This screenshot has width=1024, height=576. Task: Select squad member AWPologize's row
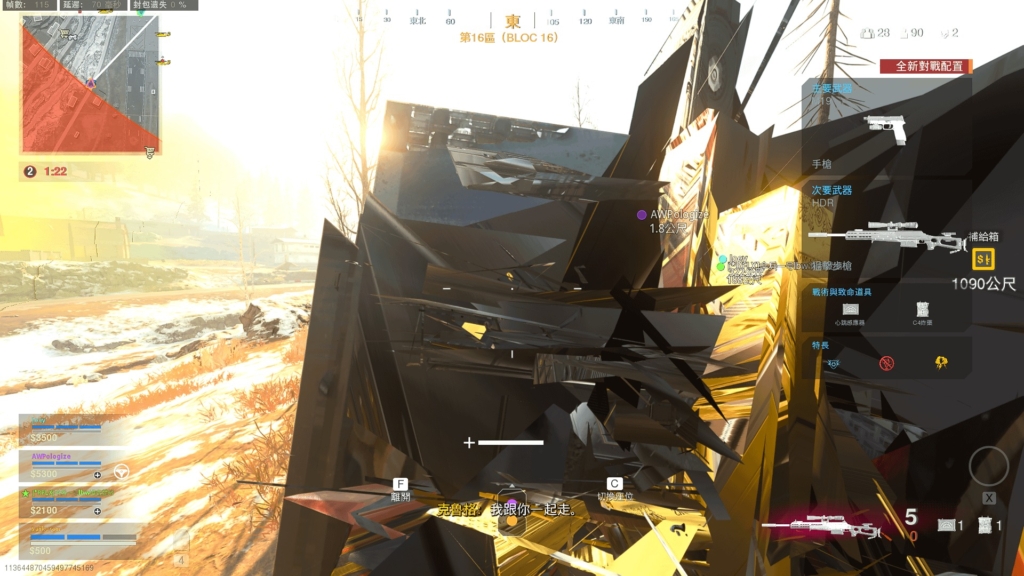pyautogui.click(x=72, y=466)
